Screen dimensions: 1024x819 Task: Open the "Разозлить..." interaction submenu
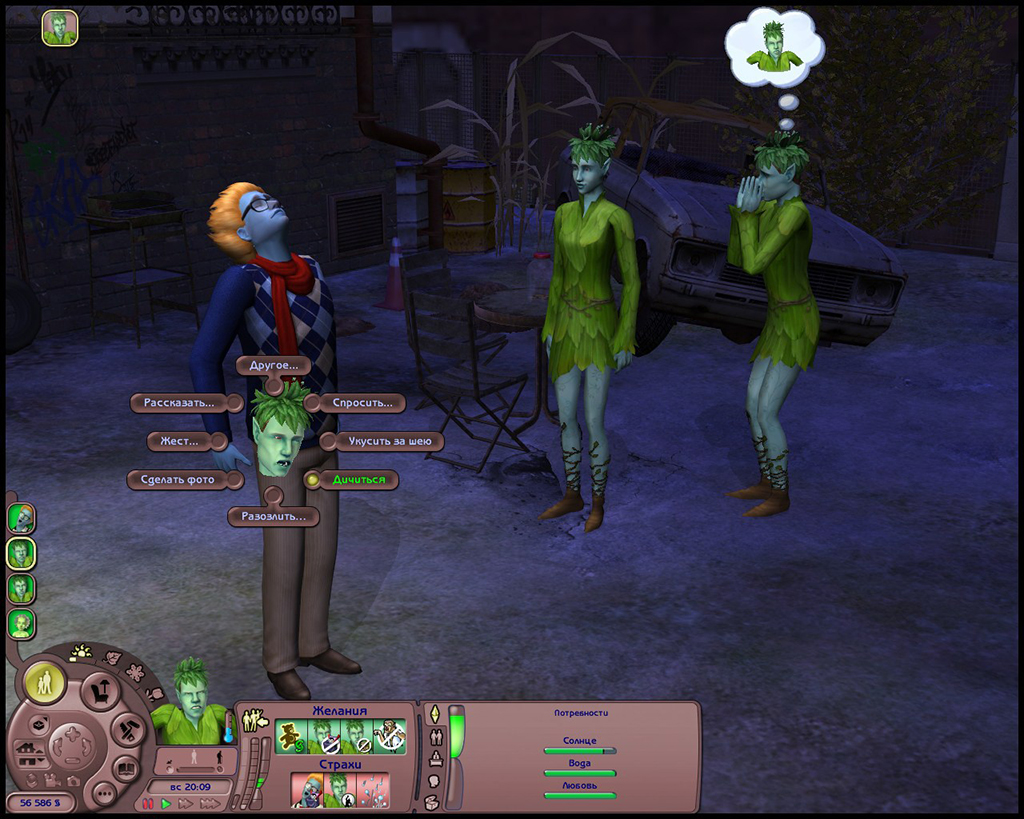(x=272, y=517)
